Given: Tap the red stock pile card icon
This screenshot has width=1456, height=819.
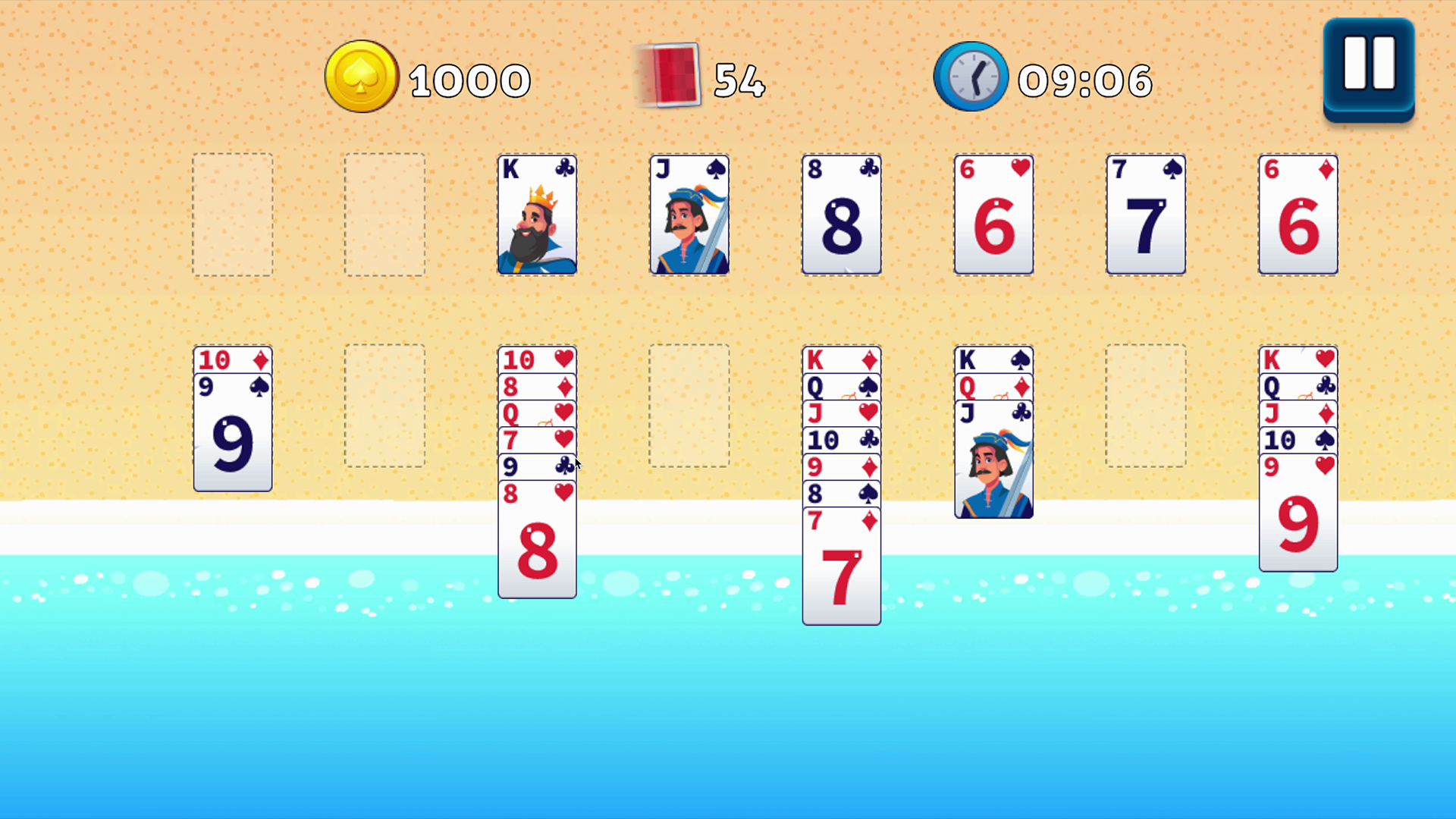Looking at the screenshot, I should coord(670,74).
